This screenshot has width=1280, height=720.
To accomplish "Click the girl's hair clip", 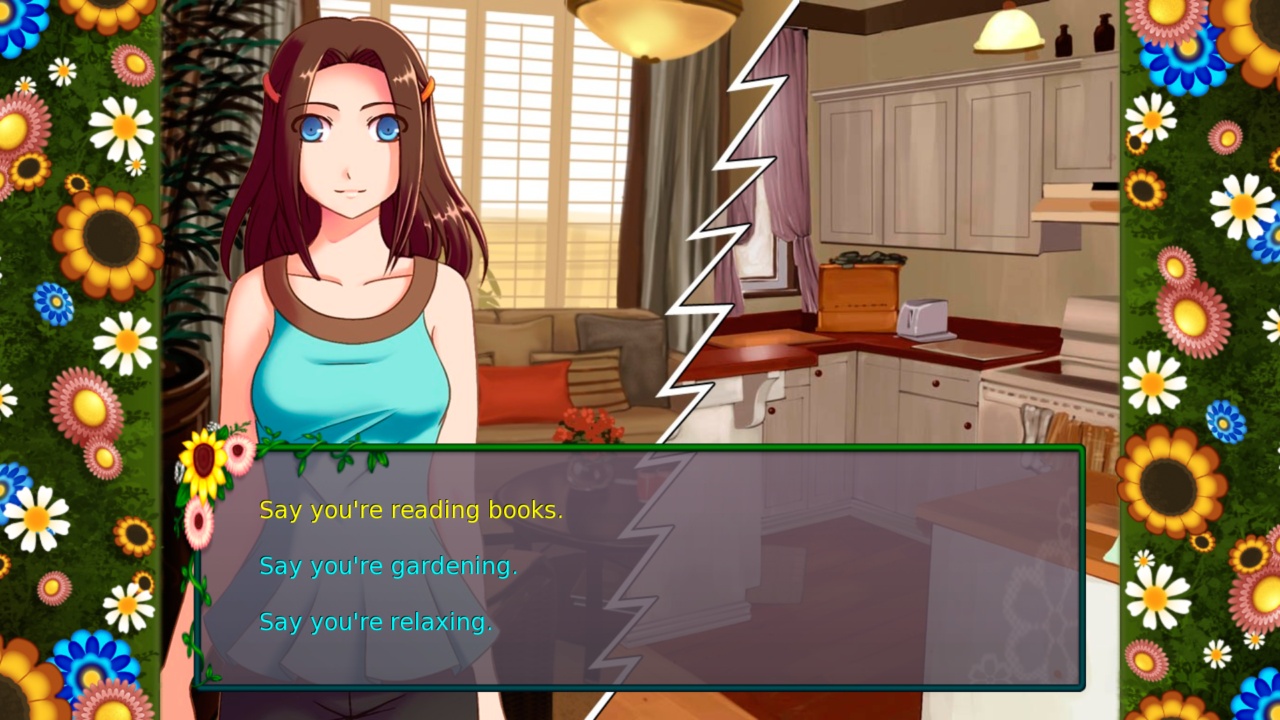I will [x=427, y=90].
